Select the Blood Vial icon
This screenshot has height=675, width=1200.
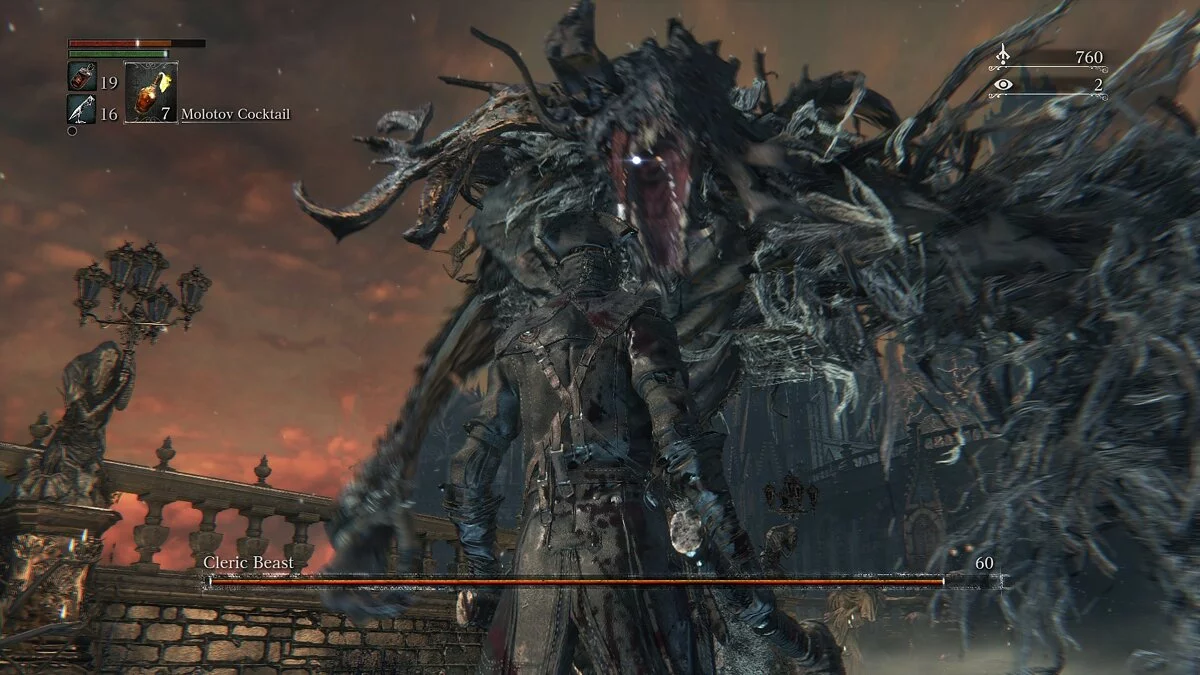click(82, 77)
